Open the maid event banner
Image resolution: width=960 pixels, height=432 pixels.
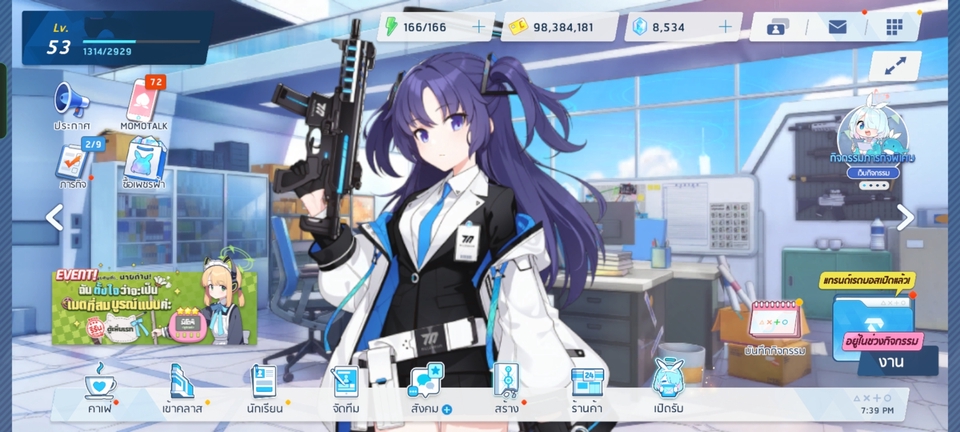pos(154,304)
